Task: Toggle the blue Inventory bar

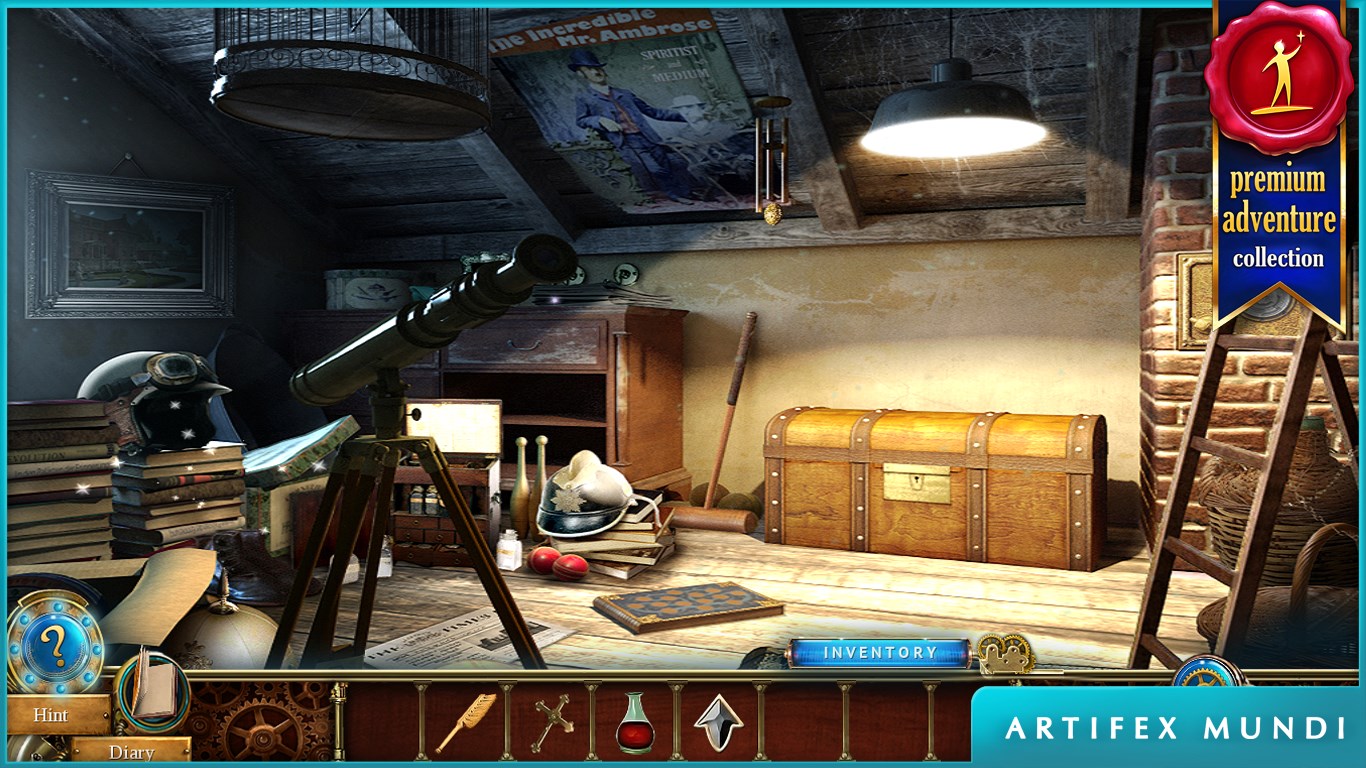Action: pyautogui.click(x=879, y=653)
